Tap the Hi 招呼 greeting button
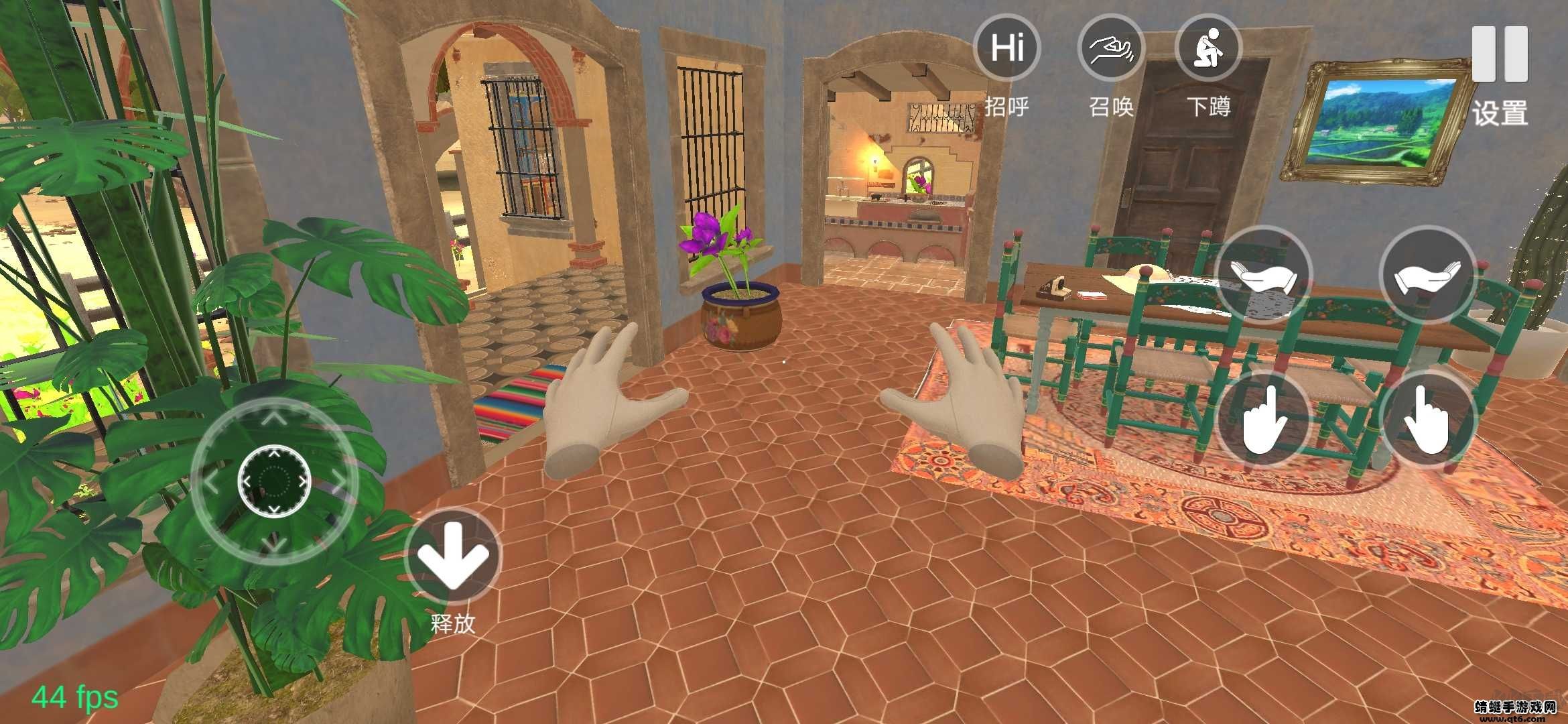This screenshot has width=1568, height=724. pyautogui.click(x=1006, y=49)
